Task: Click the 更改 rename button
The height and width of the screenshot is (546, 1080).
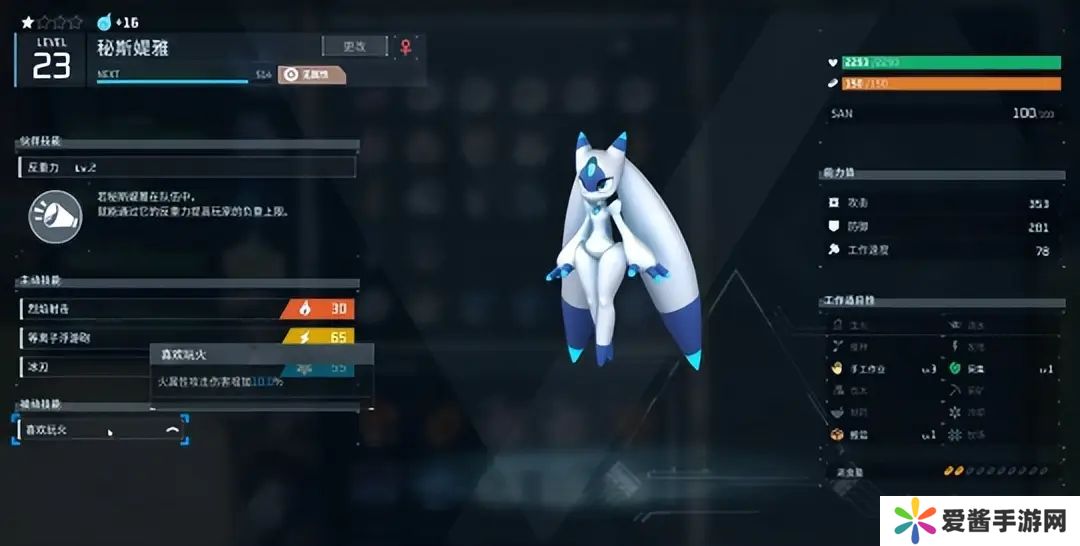Action: pos(354,46)
